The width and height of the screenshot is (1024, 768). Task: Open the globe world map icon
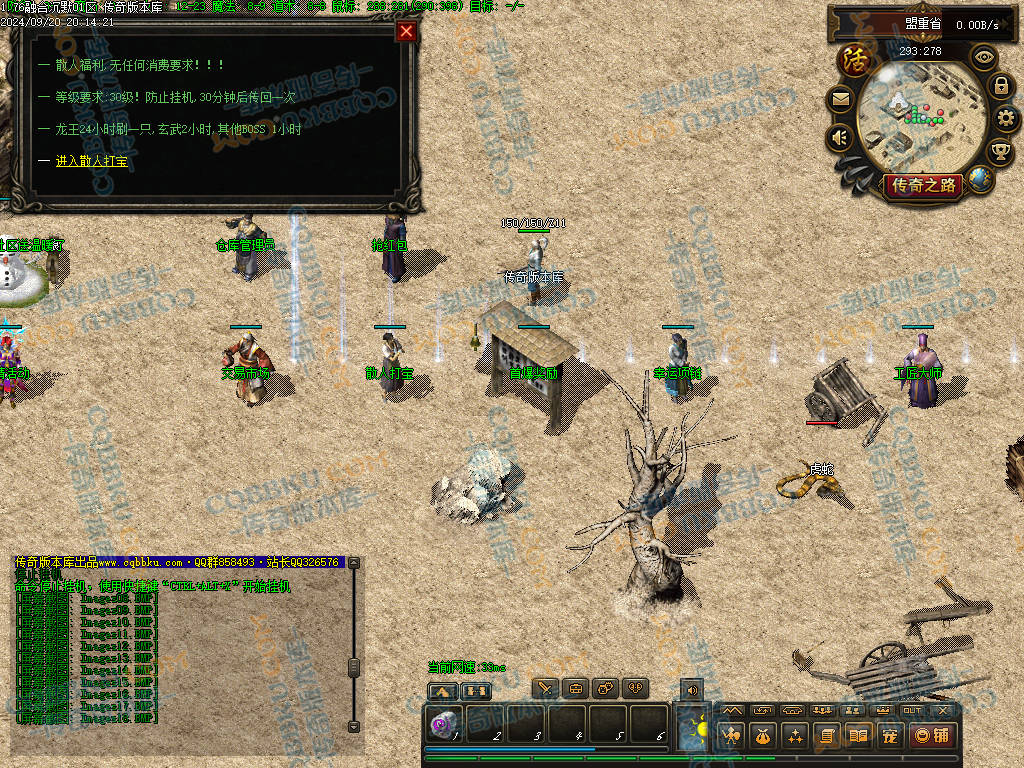pyautogui.click(x=980, y=180)
